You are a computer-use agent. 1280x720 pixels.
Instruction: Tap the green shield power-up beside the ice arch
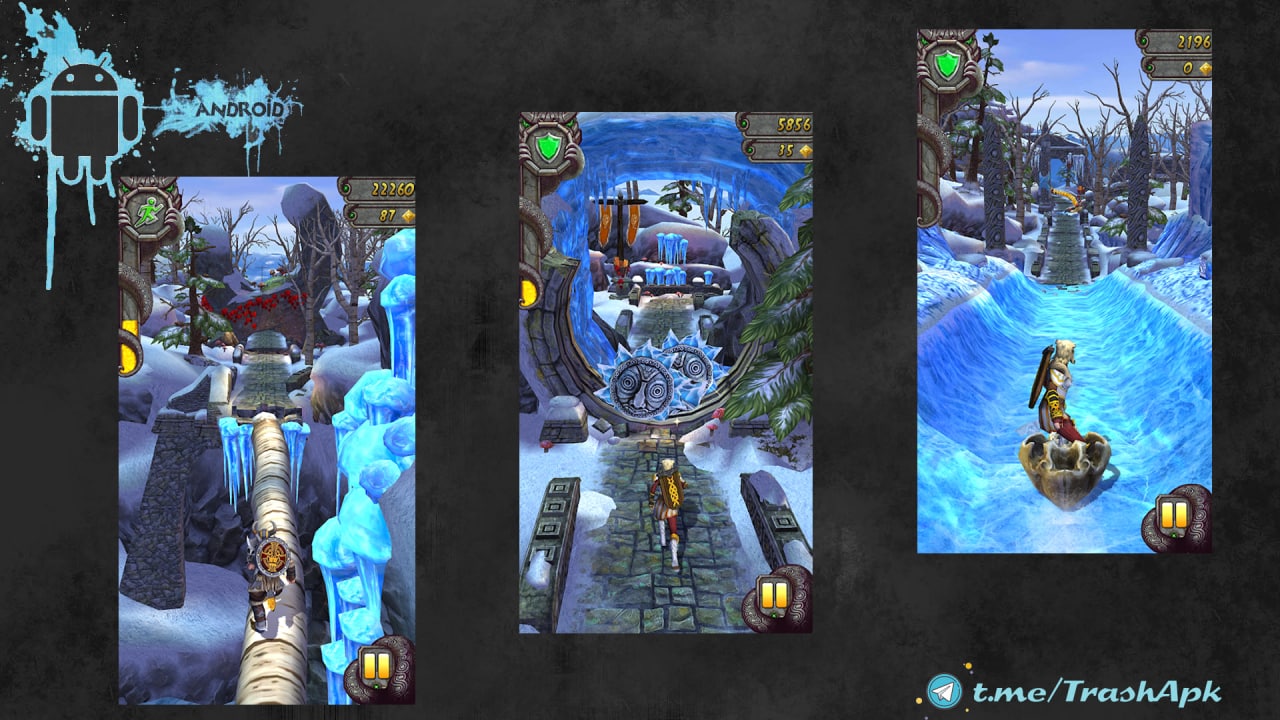click(547, 149)
